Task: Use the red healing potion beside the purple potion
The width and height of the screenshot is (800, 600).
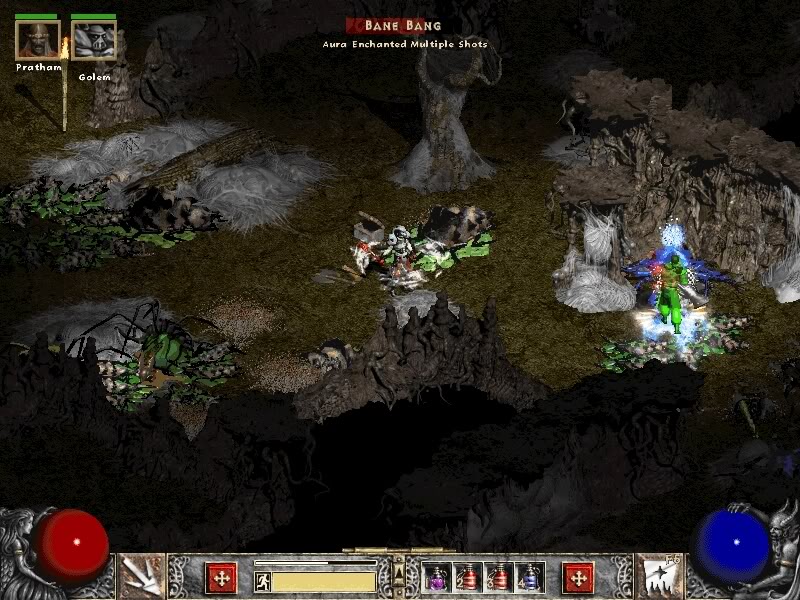Action: [468, 578]
